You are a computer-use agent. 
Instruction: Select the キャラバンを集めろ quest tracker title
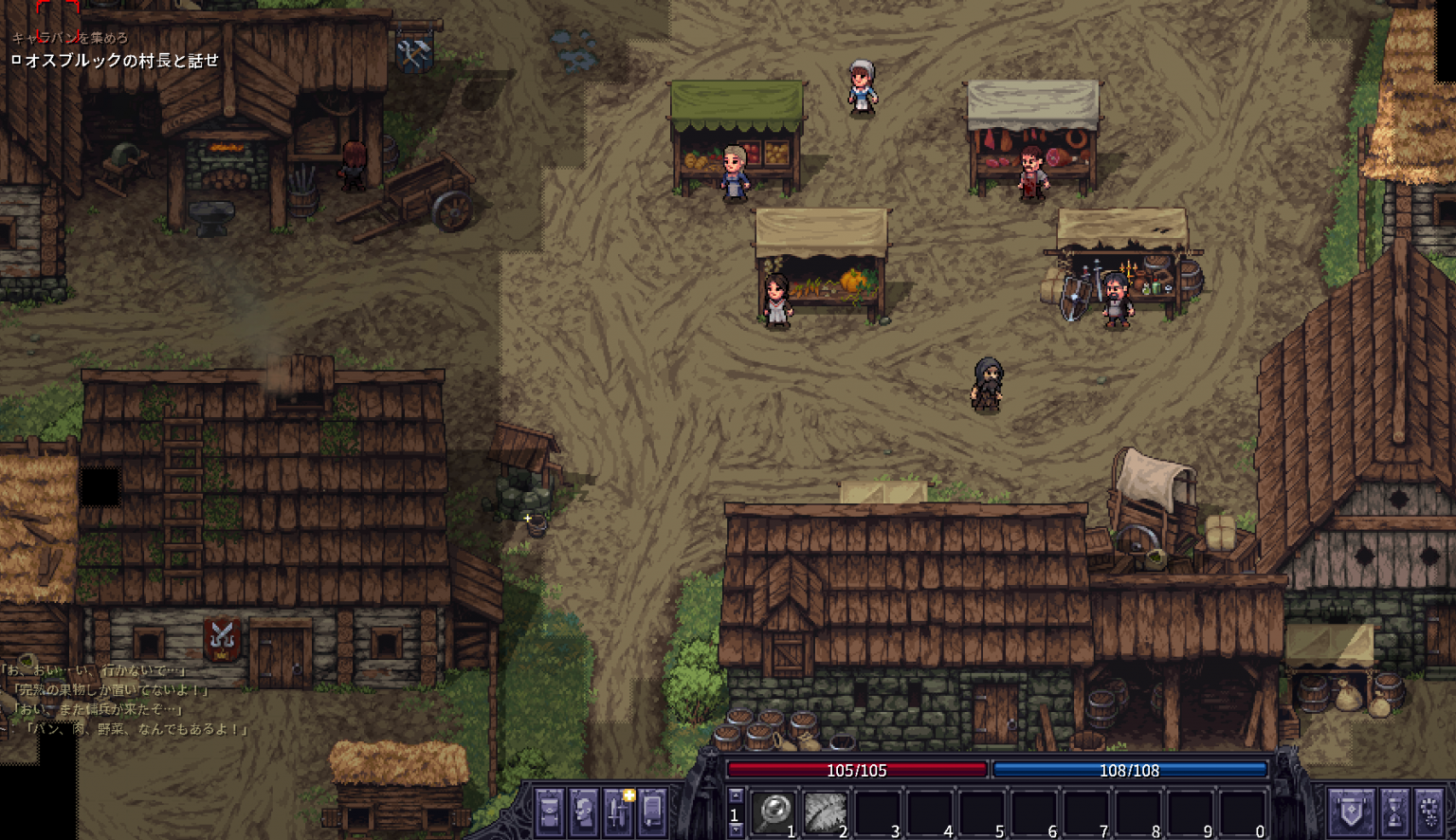pyautogui.click(x=70, y=38)
